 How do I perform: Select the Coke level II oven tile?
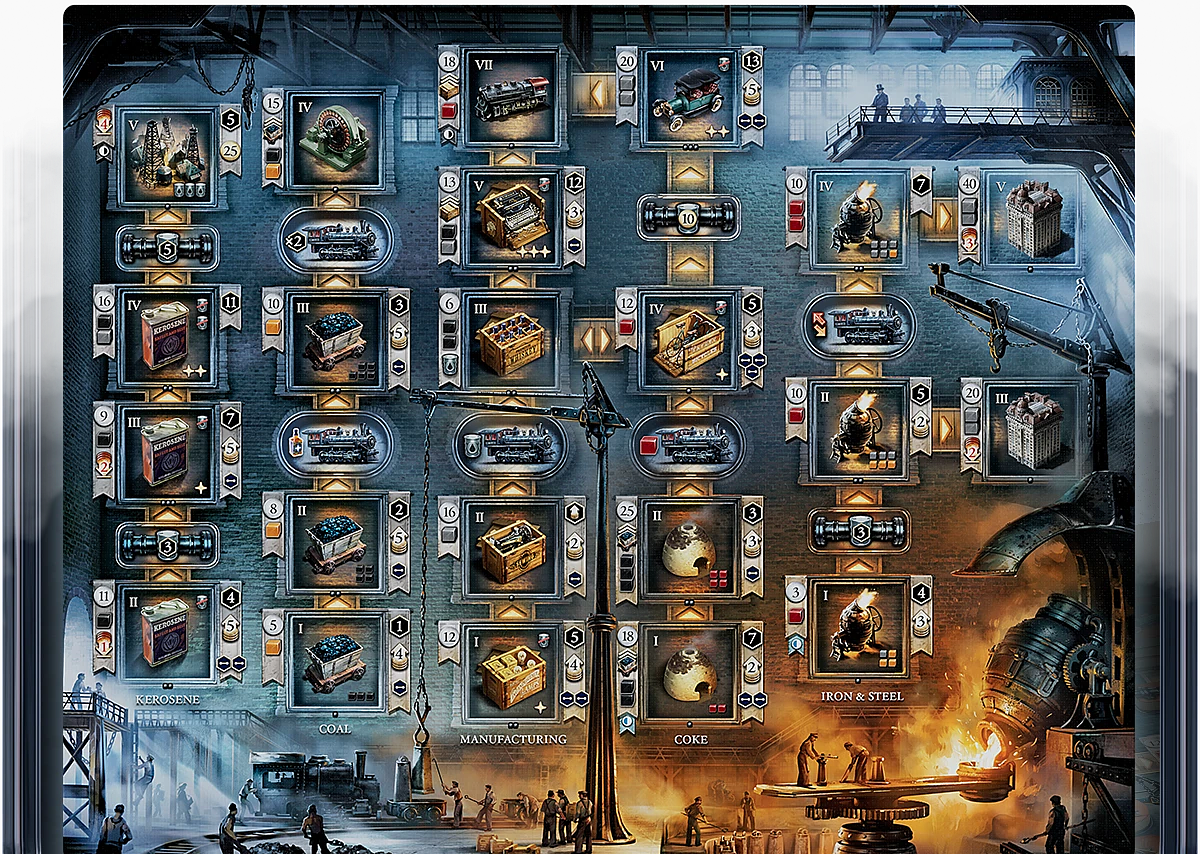(x=688, y=547)
